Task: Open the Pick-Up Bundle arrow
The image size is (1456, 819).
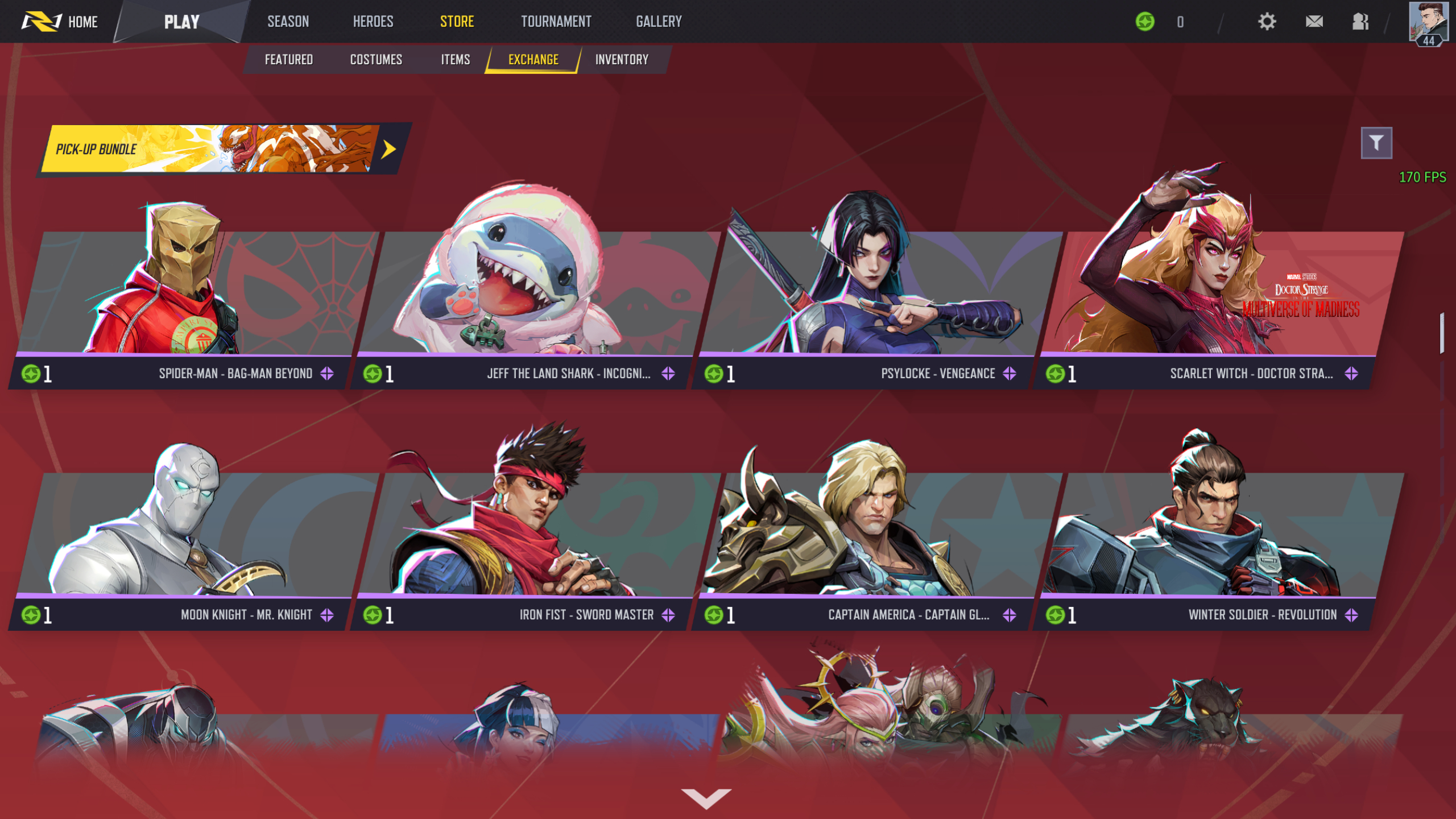Action: [389, 148]
